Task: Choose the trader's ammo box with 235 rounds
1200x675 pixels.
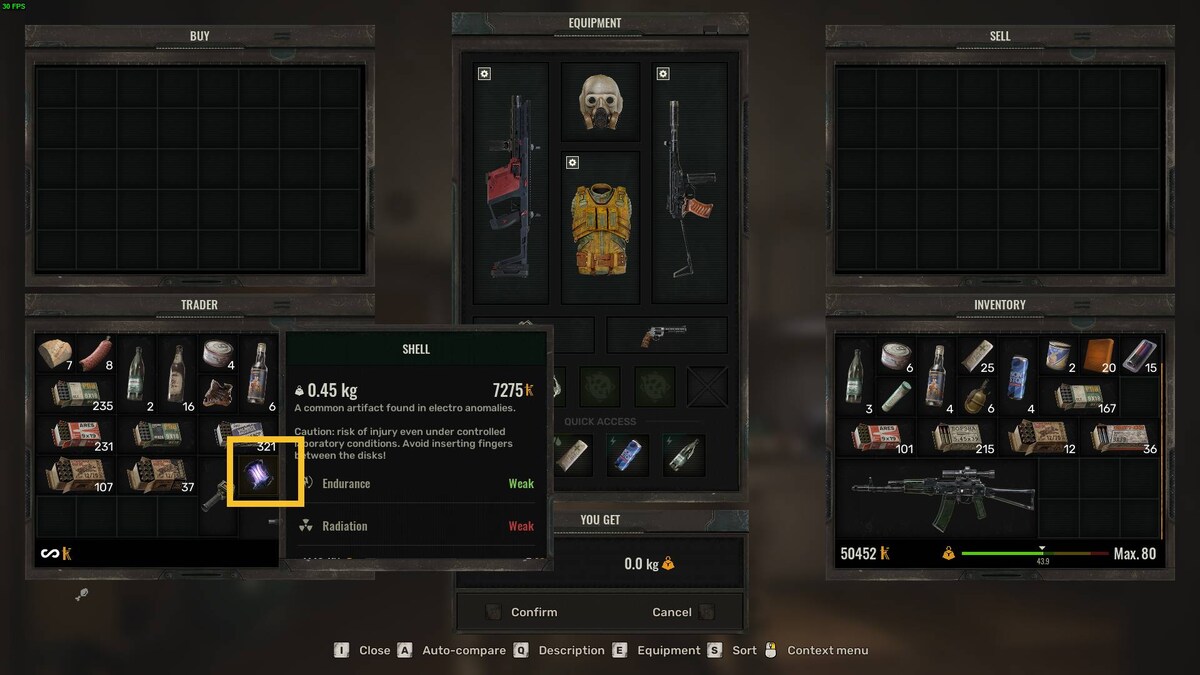Action: click(75, 394)
